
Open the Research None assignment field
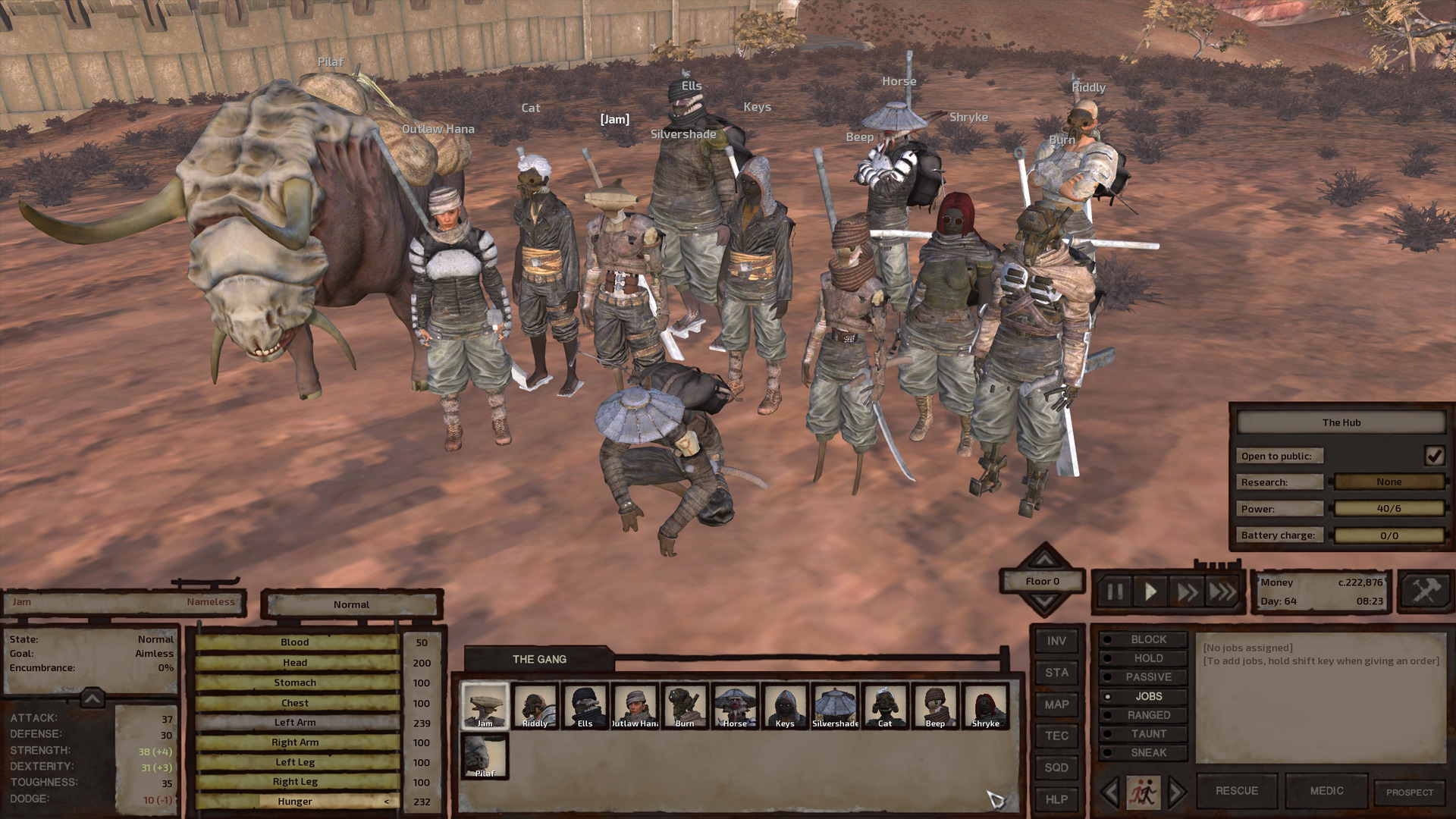click(x=1389, y=482)
